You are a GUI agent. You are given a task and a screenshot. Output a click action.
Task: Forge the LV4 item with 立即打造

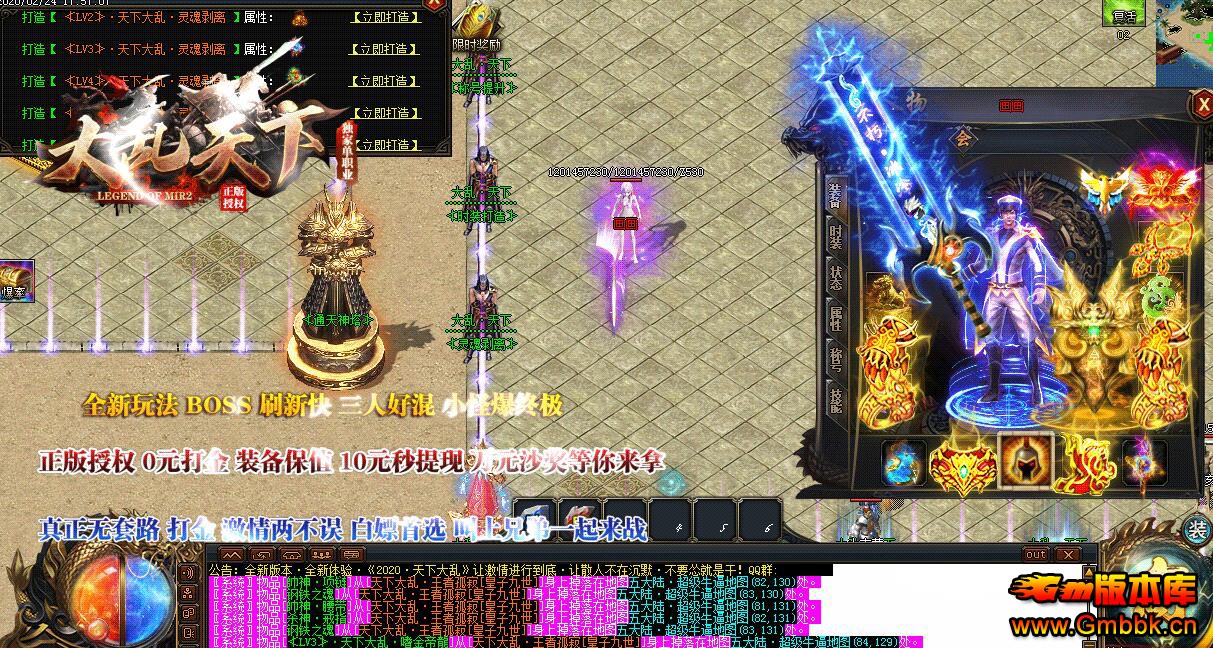tap(385, 81)
